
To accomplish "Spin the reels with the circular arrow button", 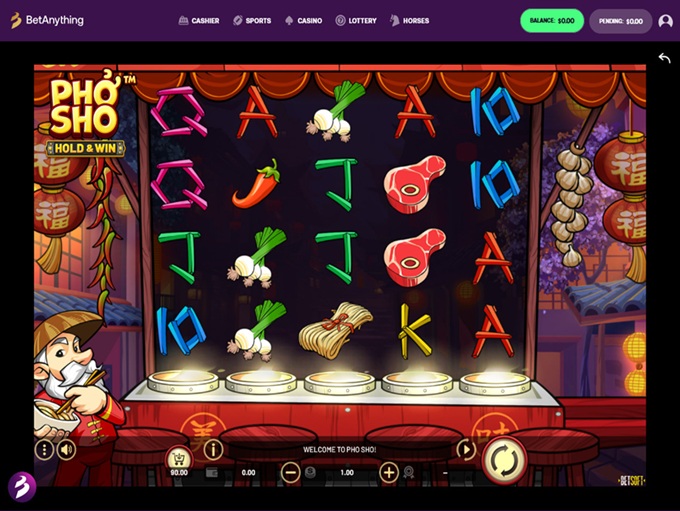I will point(504,459).
